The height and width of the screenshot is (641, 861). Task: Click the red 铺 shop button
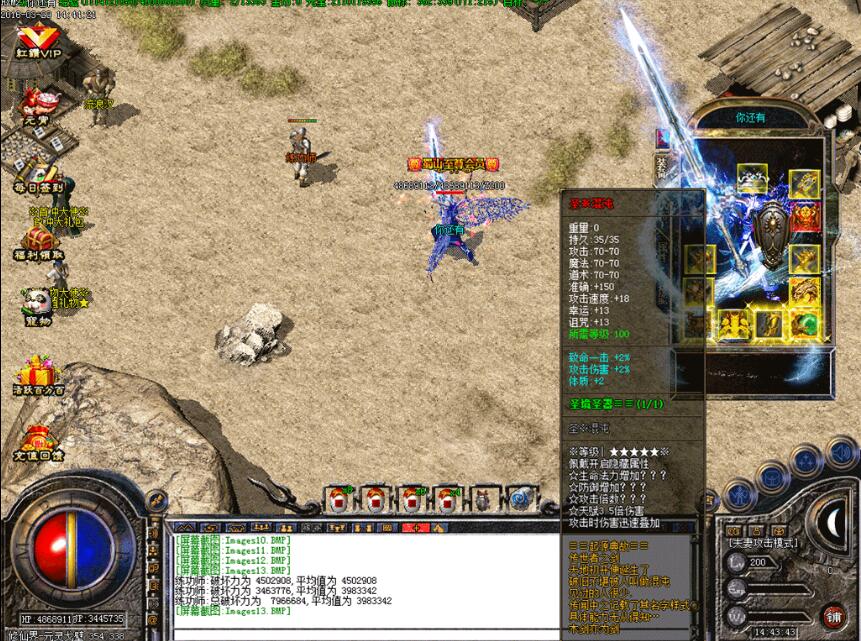(x=834, y=614)
